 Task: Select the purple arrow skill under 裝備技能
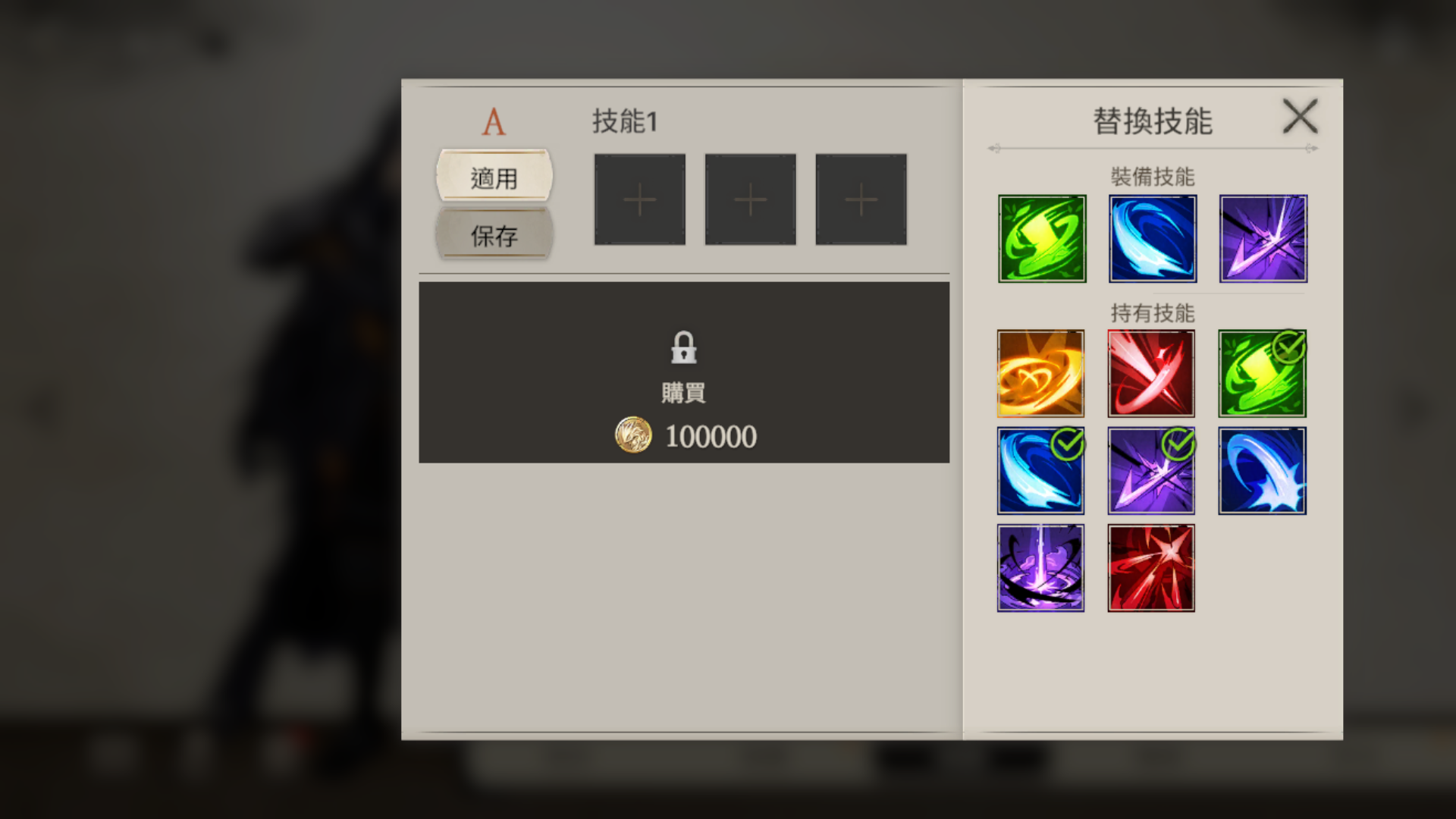(x=1263, y=239)
